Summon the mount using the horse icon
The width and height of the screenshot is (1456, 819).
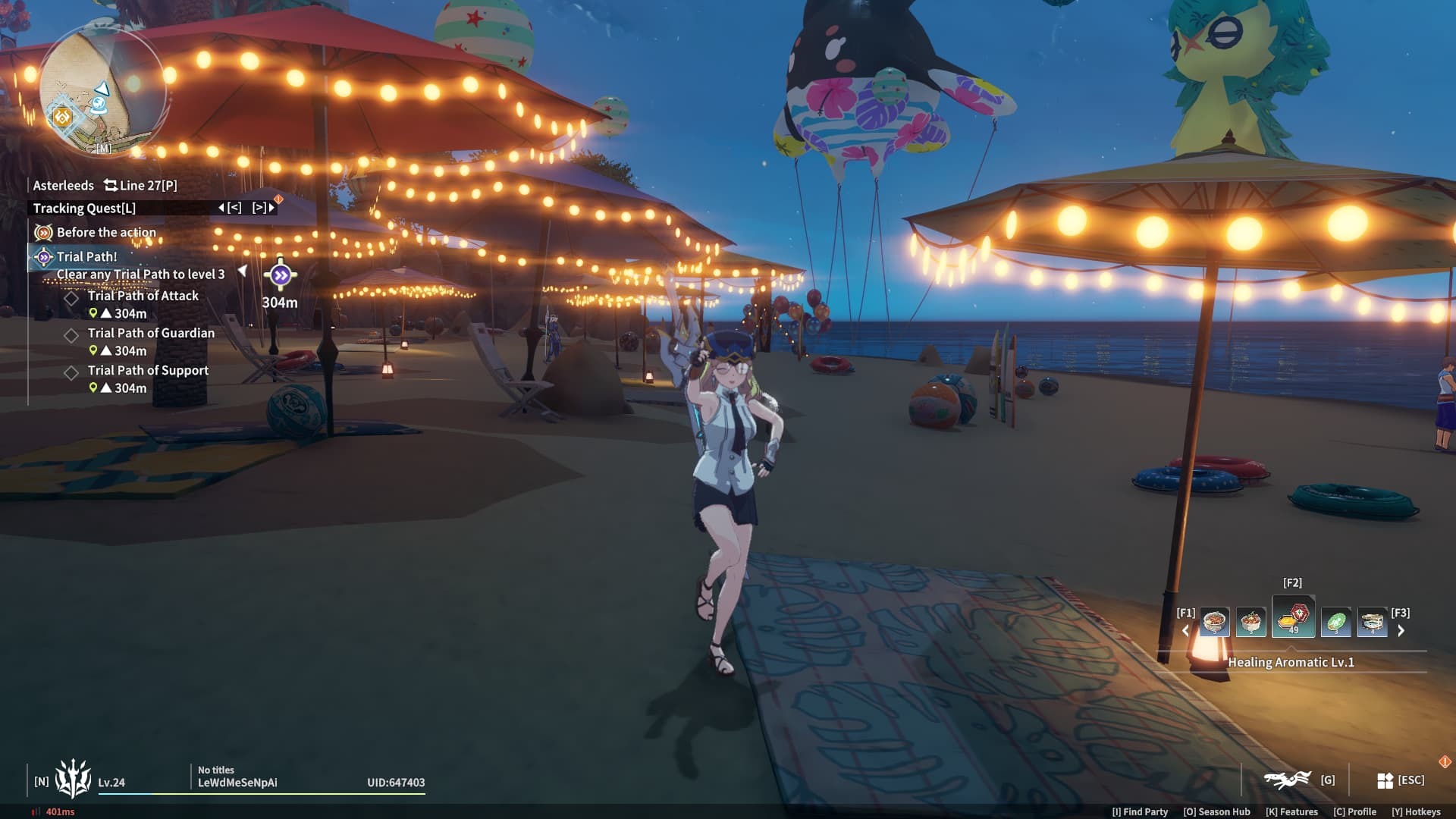tap(1288, 780)
